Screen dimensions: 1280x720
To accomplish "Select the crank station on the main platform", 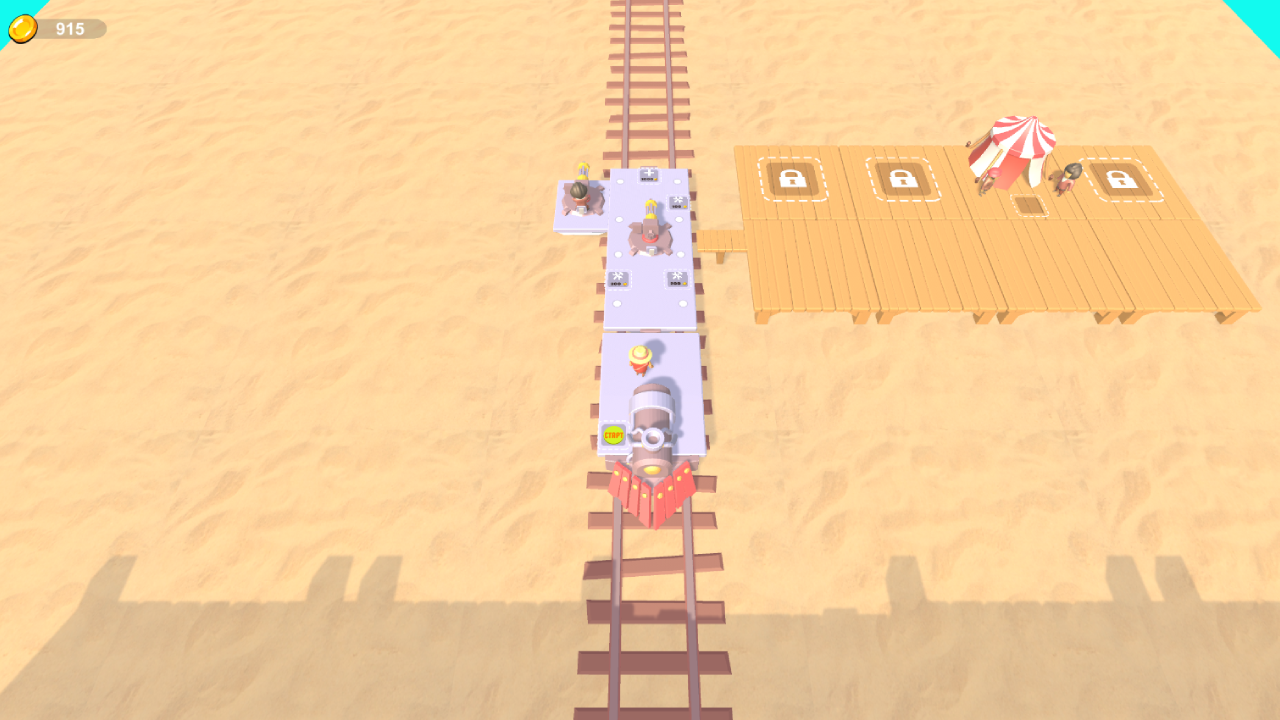I will click(x=648, y=232).
